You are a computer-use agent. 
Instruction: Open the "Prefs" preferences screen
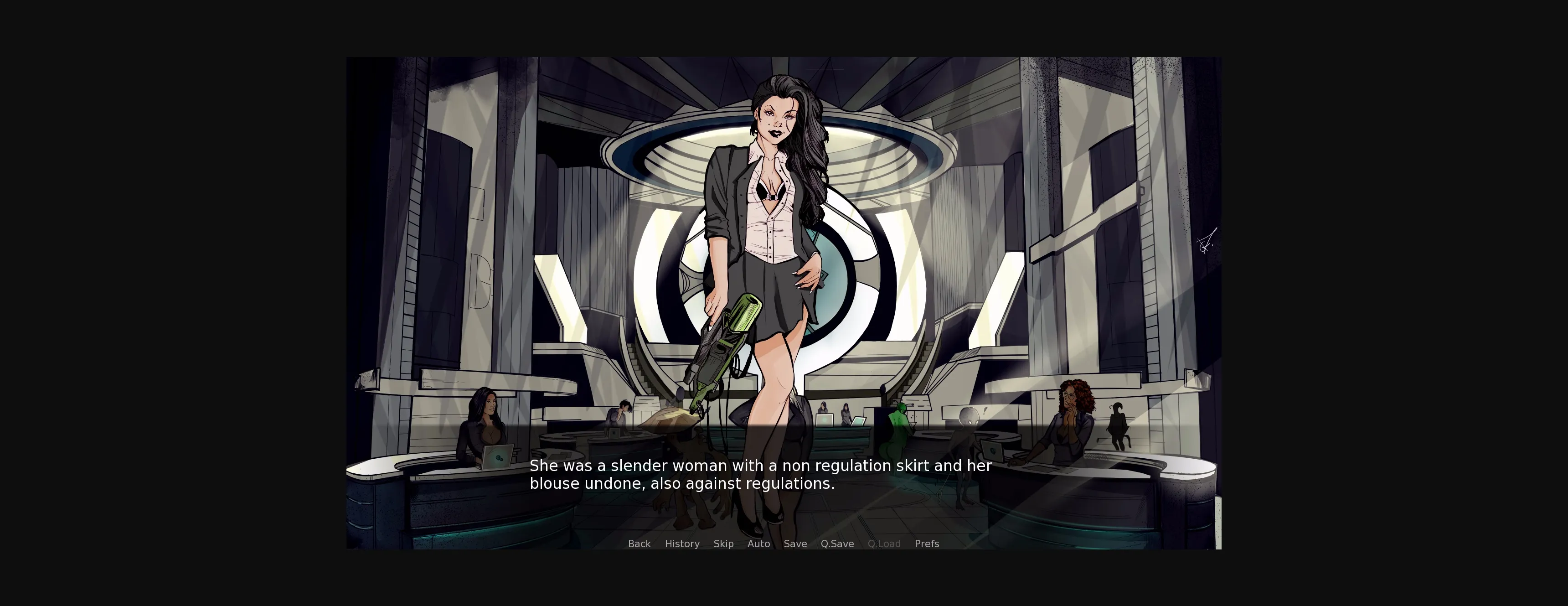coord(926,544)
